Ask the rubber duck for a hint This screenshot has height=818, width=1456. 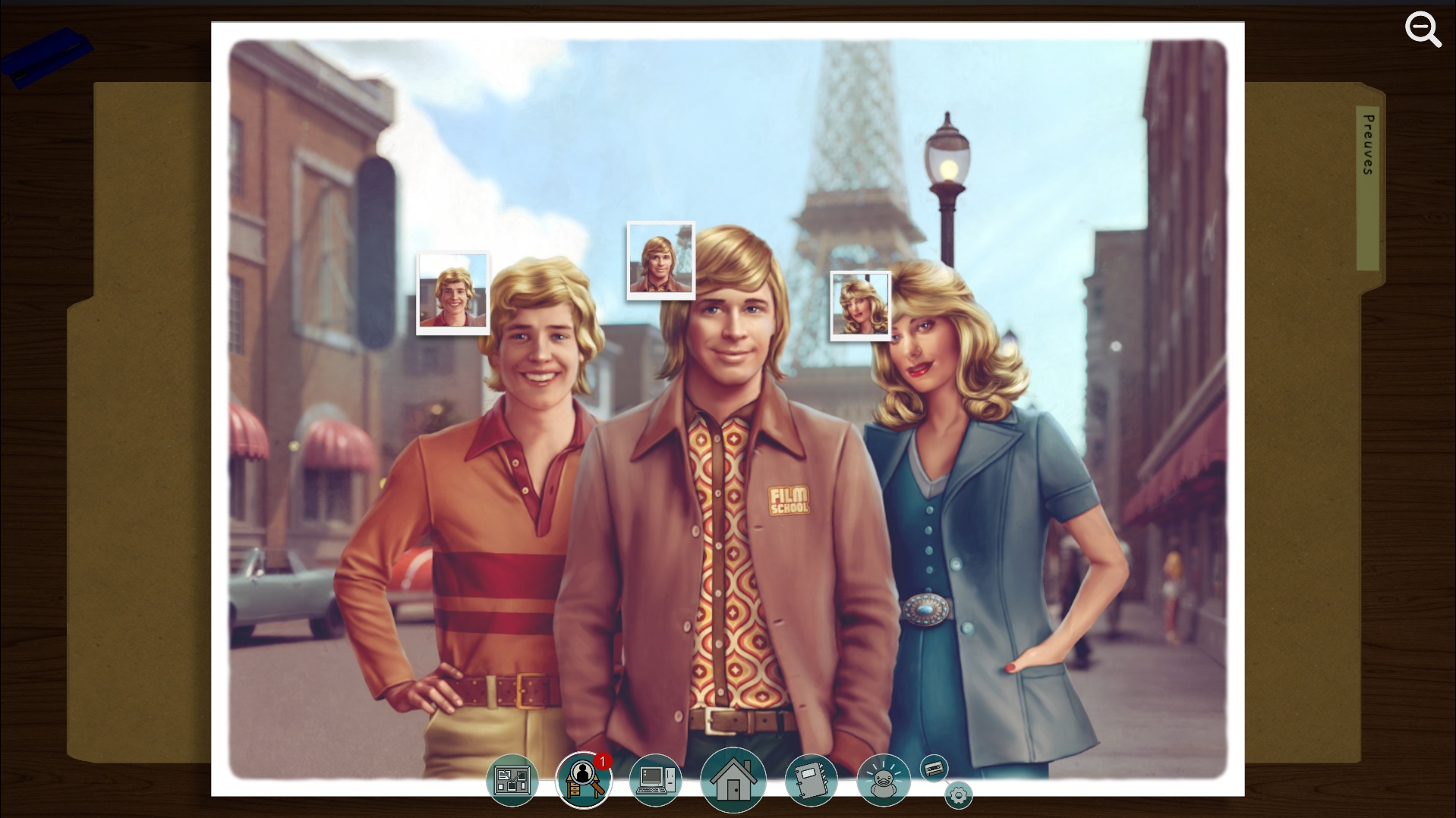883,780
